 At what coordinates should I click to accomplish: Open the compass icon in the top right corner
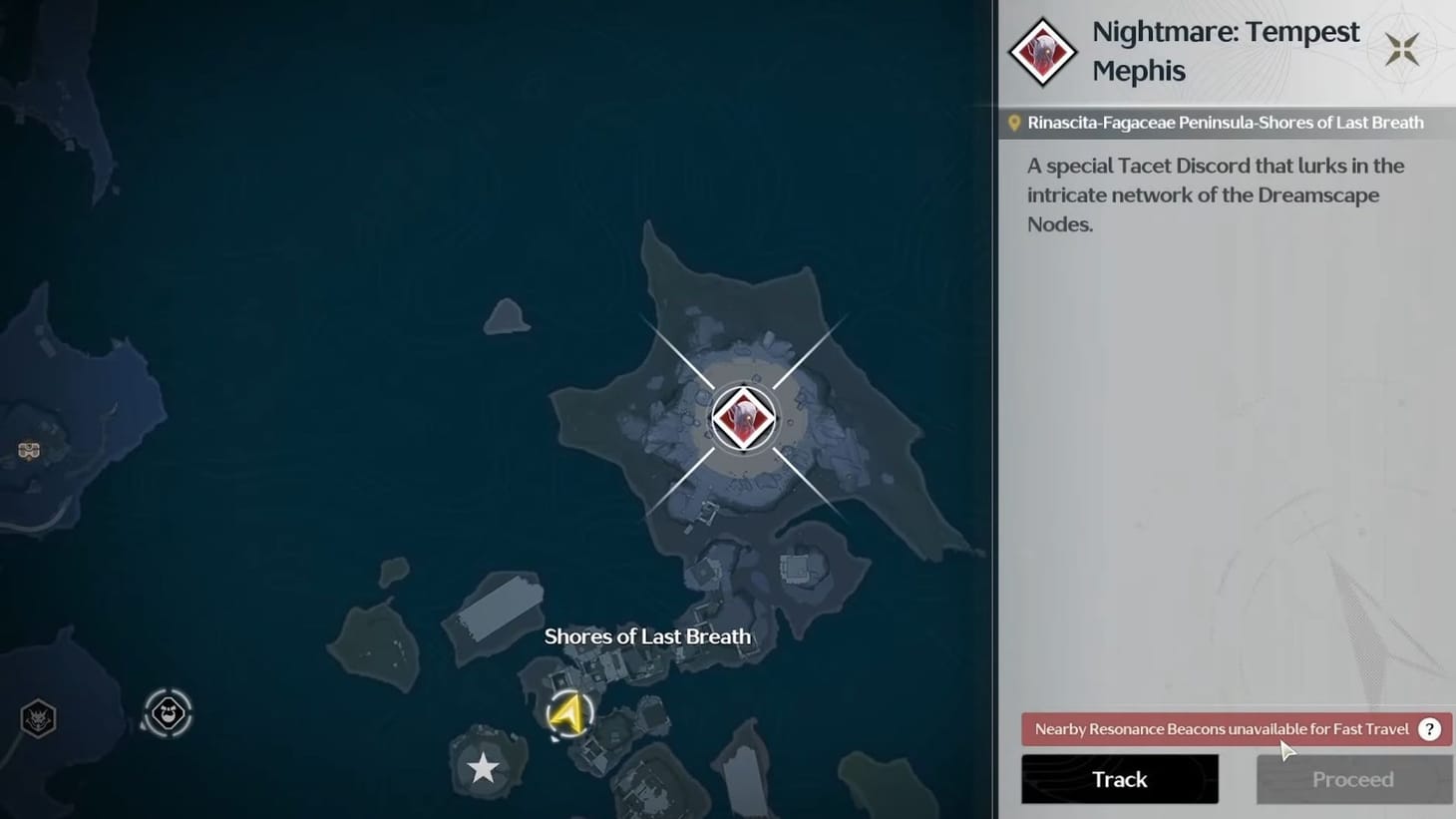1402,48
